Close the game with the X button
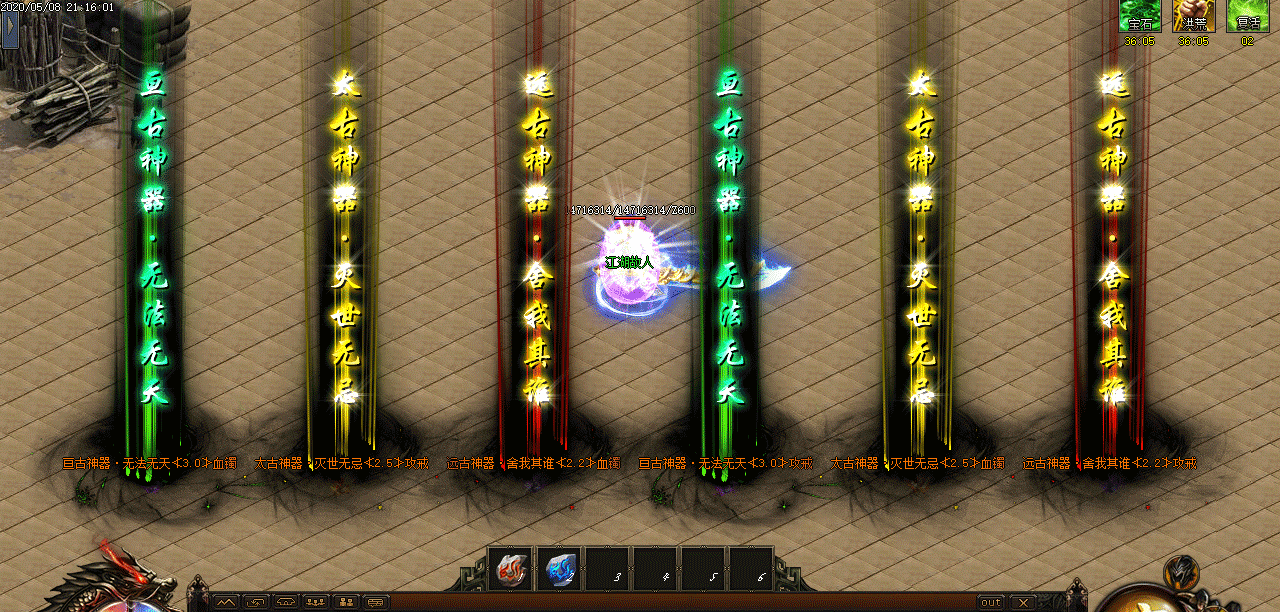1280x612 pixels. [1022, 602]
